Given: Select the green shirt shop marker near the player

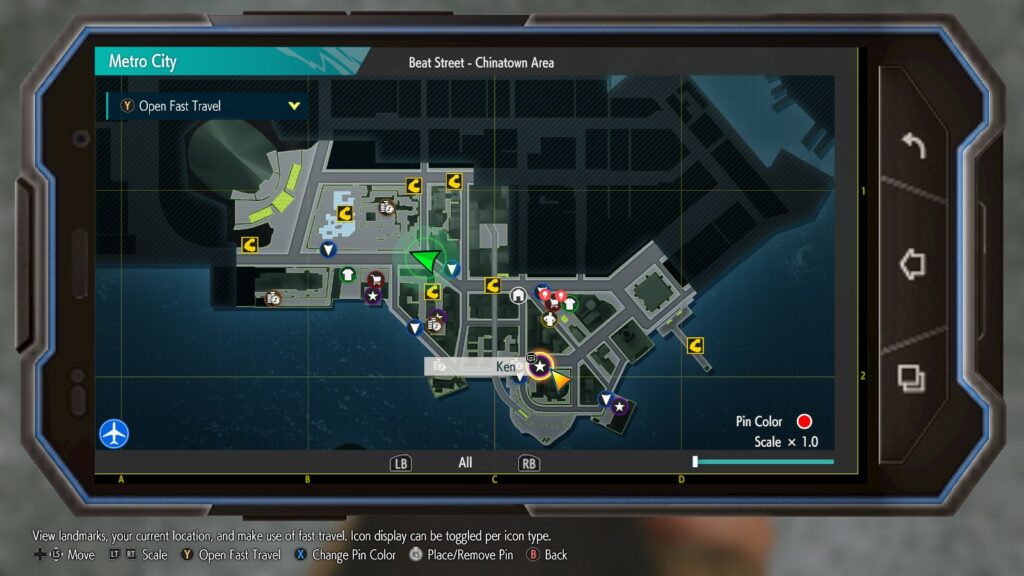Looking at the screenshot, I should [347, 274].
